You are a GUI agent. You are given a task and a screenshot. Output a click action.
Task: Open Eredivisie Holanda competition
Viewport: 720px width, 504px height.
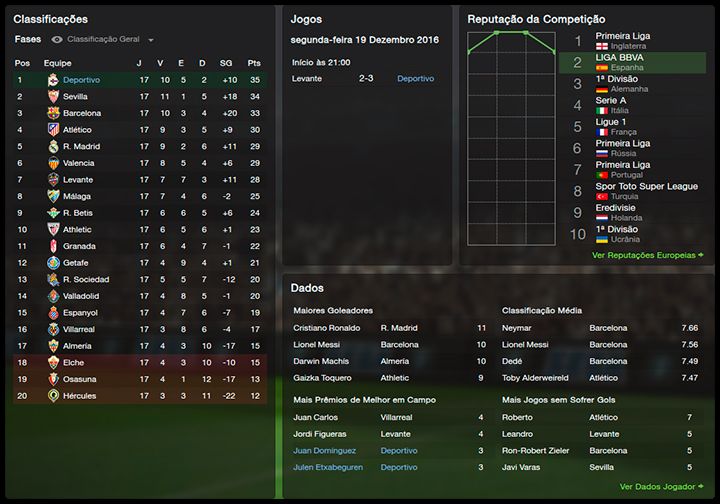point(620,212)
